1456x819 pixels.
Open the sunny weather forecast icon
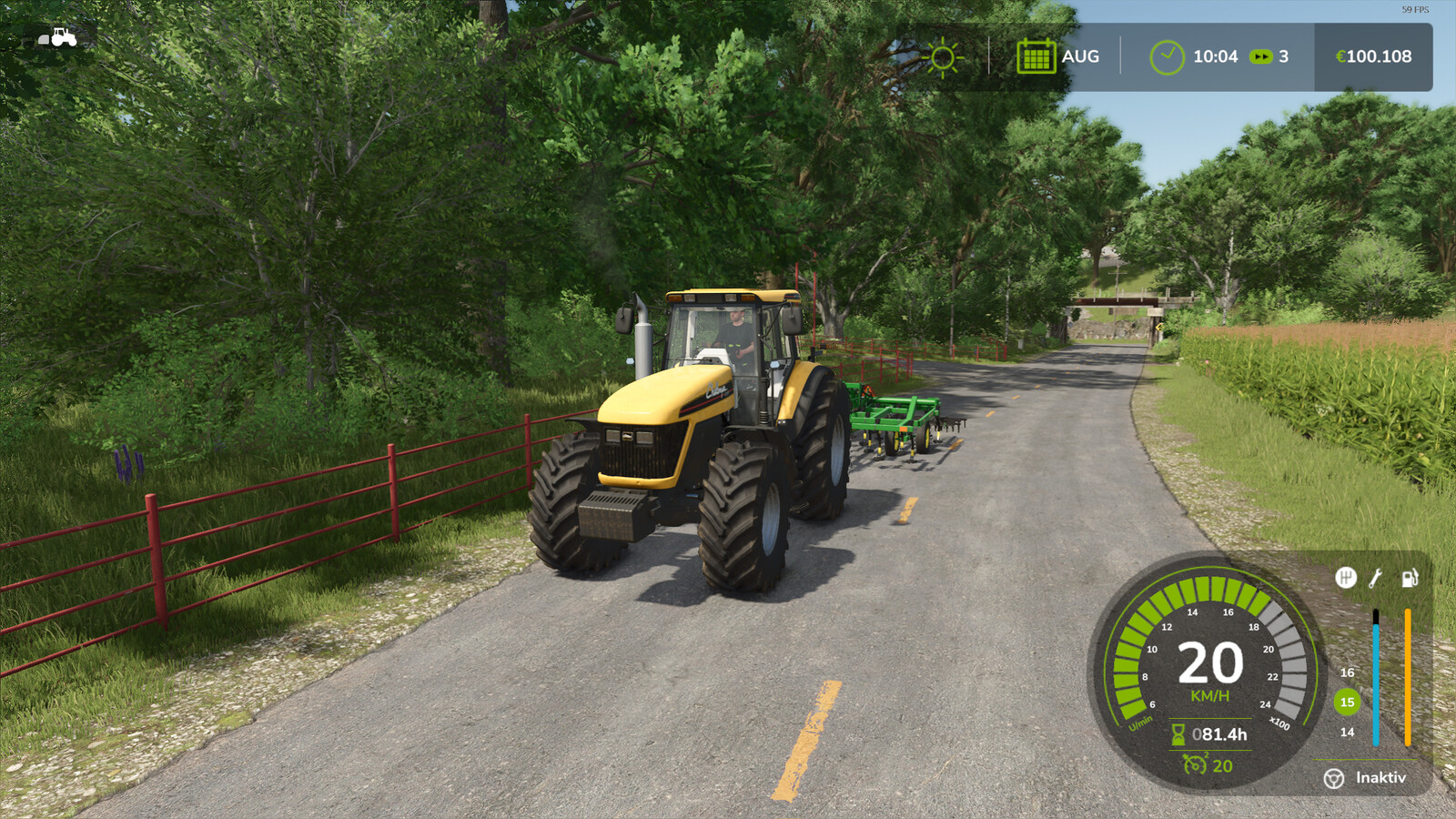[x=943, y=57]
